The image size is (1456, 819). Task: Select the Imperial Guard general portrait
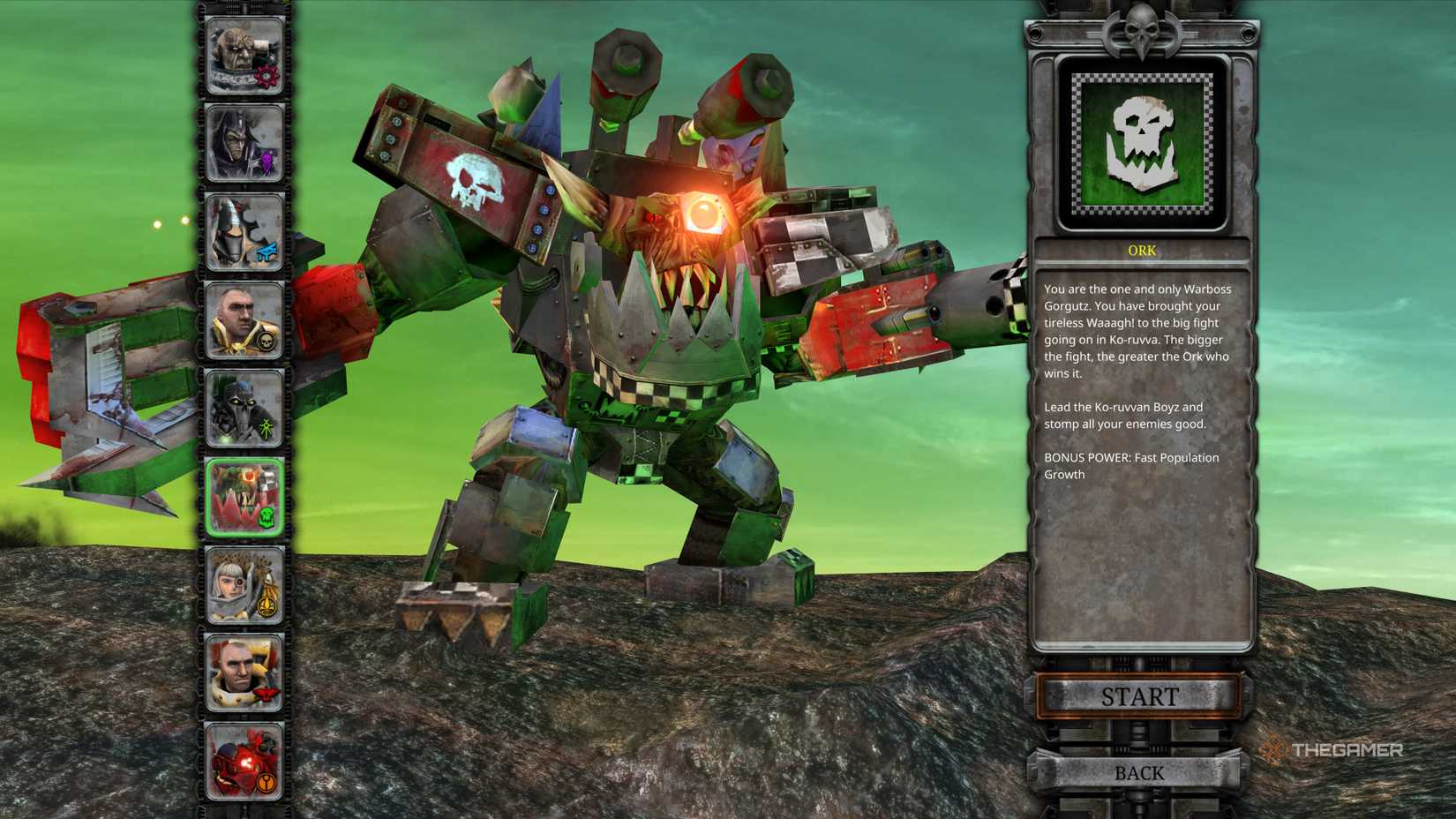pyautogui.click(x=243, y=318)
